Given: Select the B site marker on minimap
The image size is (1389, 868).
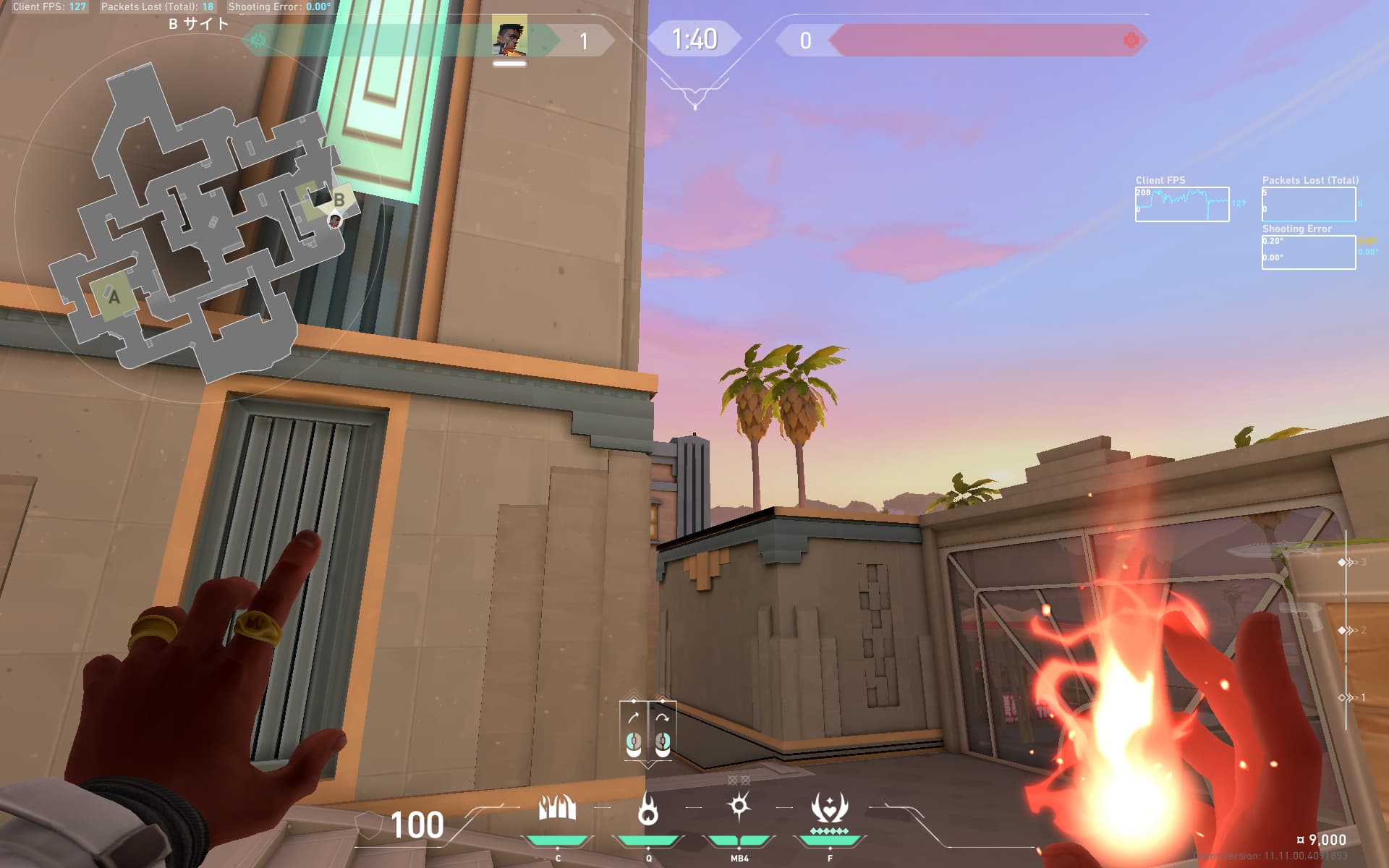Looking at the screenshot, I should [339, 200].
